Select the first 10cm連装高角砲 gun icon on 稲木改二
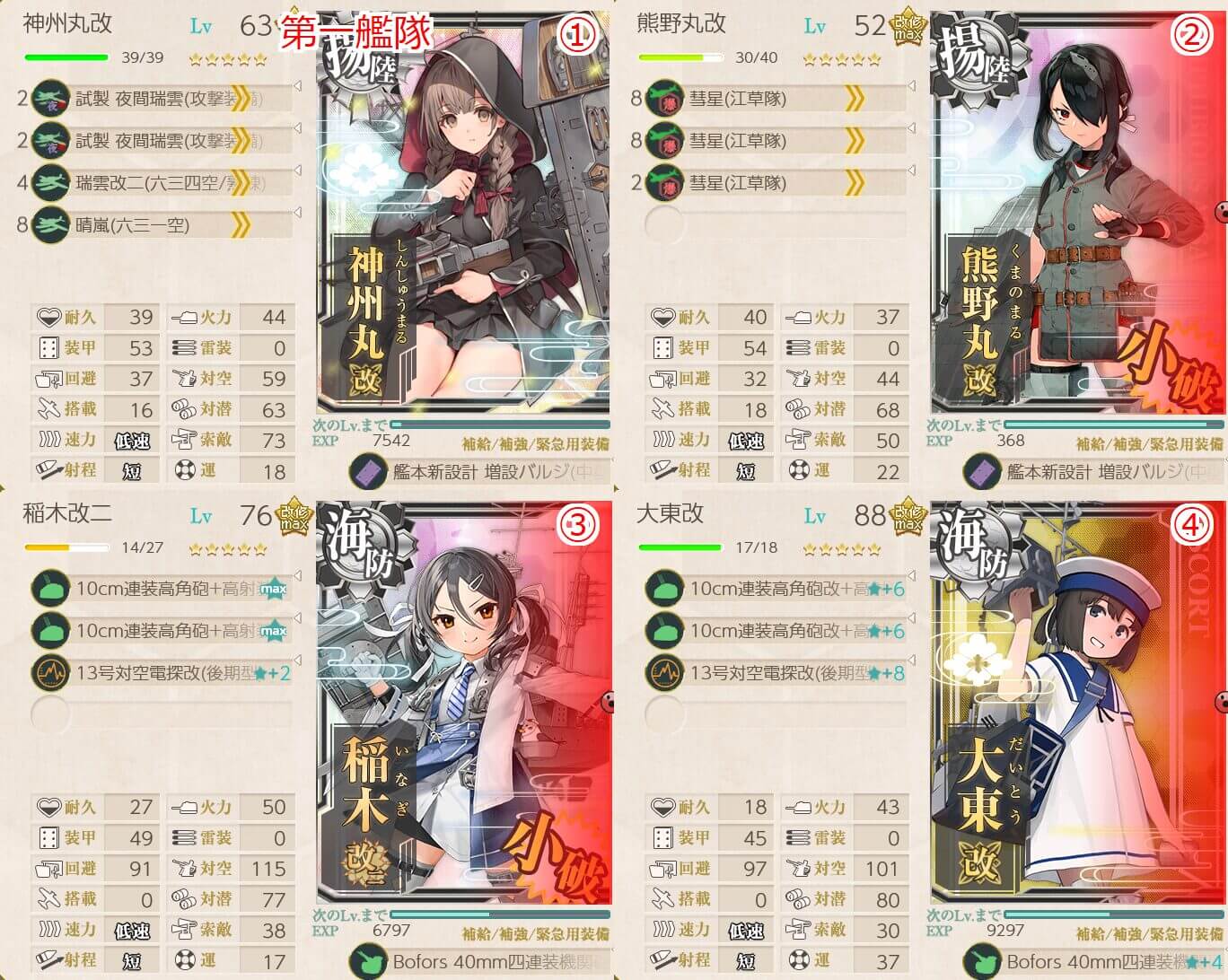This screenshot has width=1228, height=980. 49,588
